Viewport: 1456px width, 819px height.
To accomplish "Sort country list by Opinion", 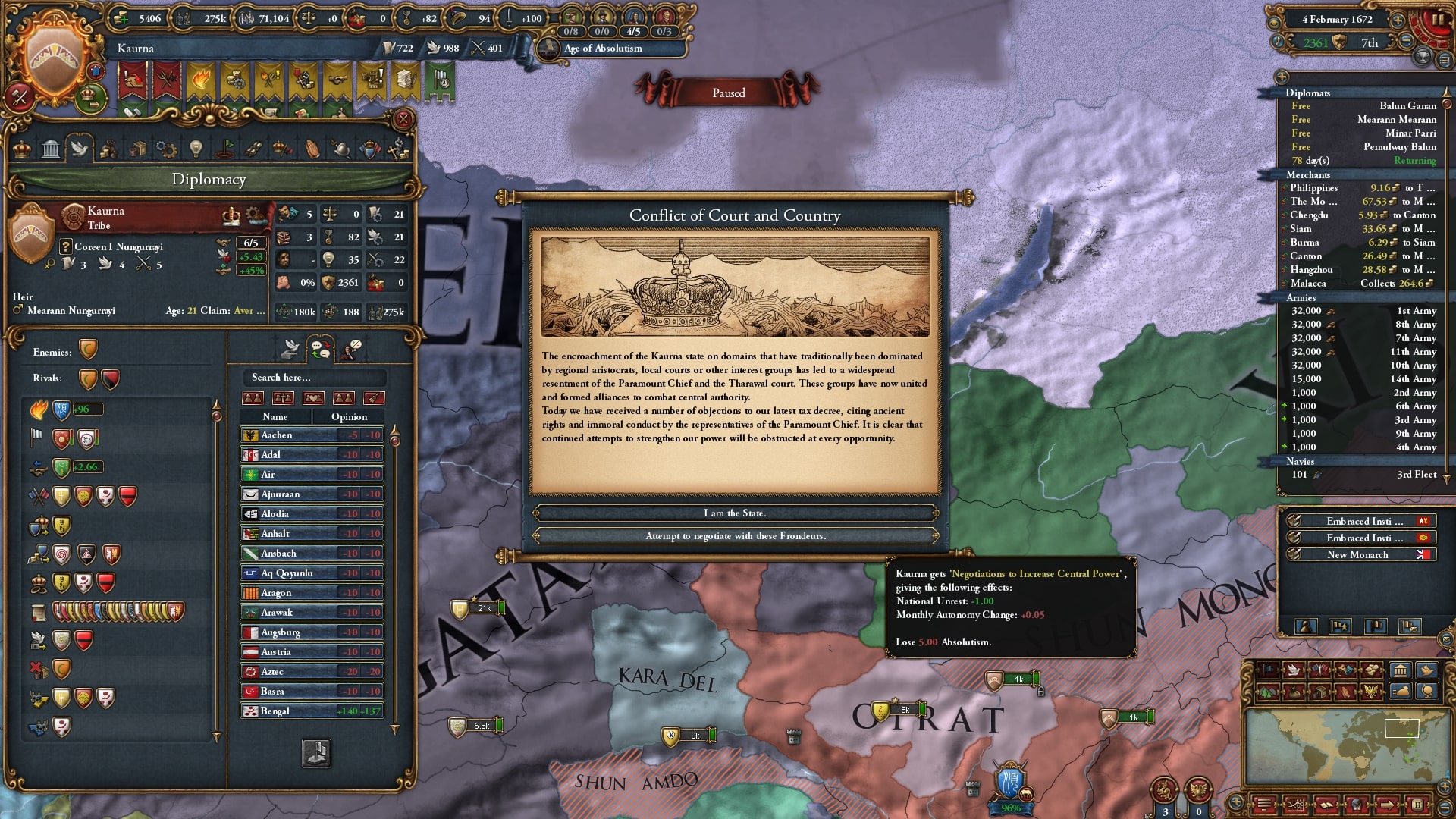I will tap(349, 417).
